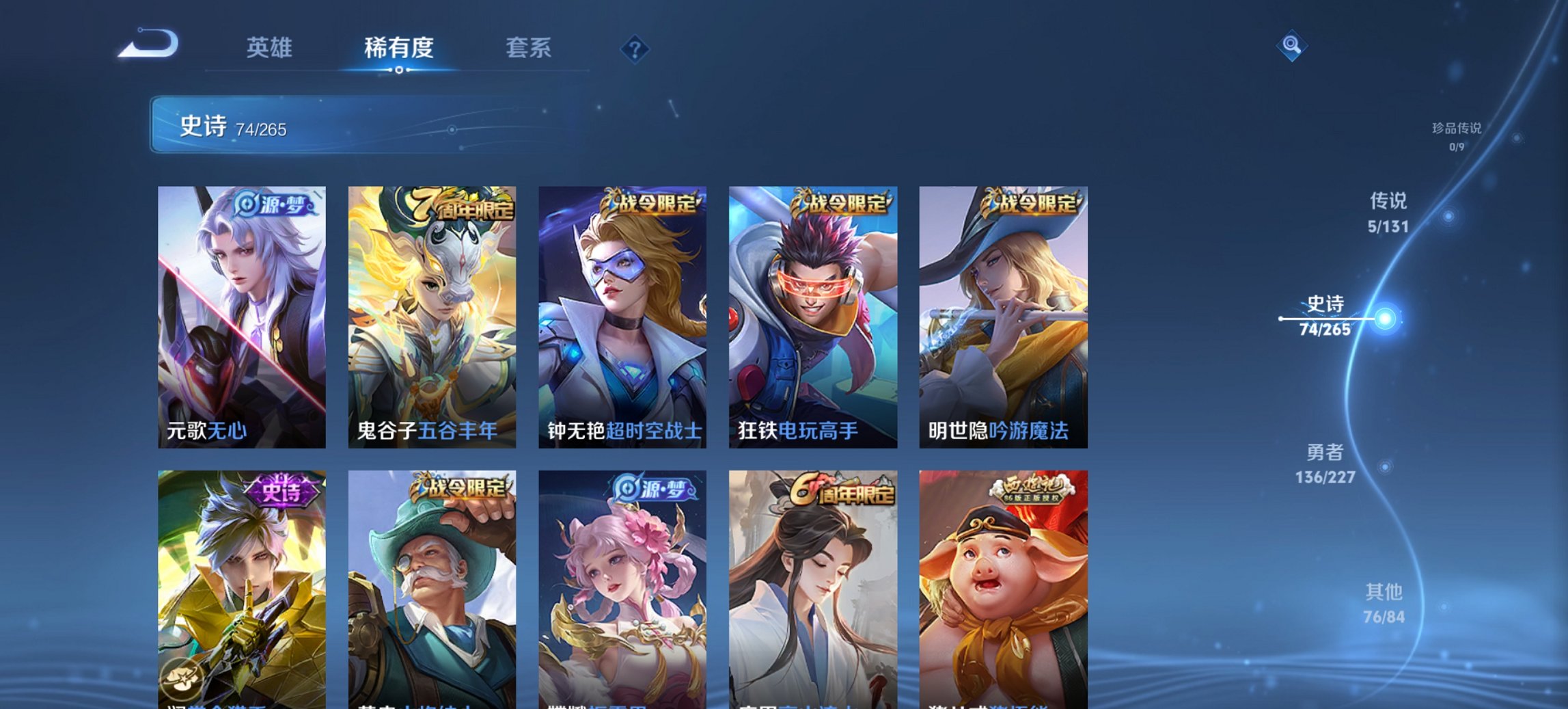Select the 稀有度 tab
This screenshot has width=1568, height=709.
coord(398,48)
